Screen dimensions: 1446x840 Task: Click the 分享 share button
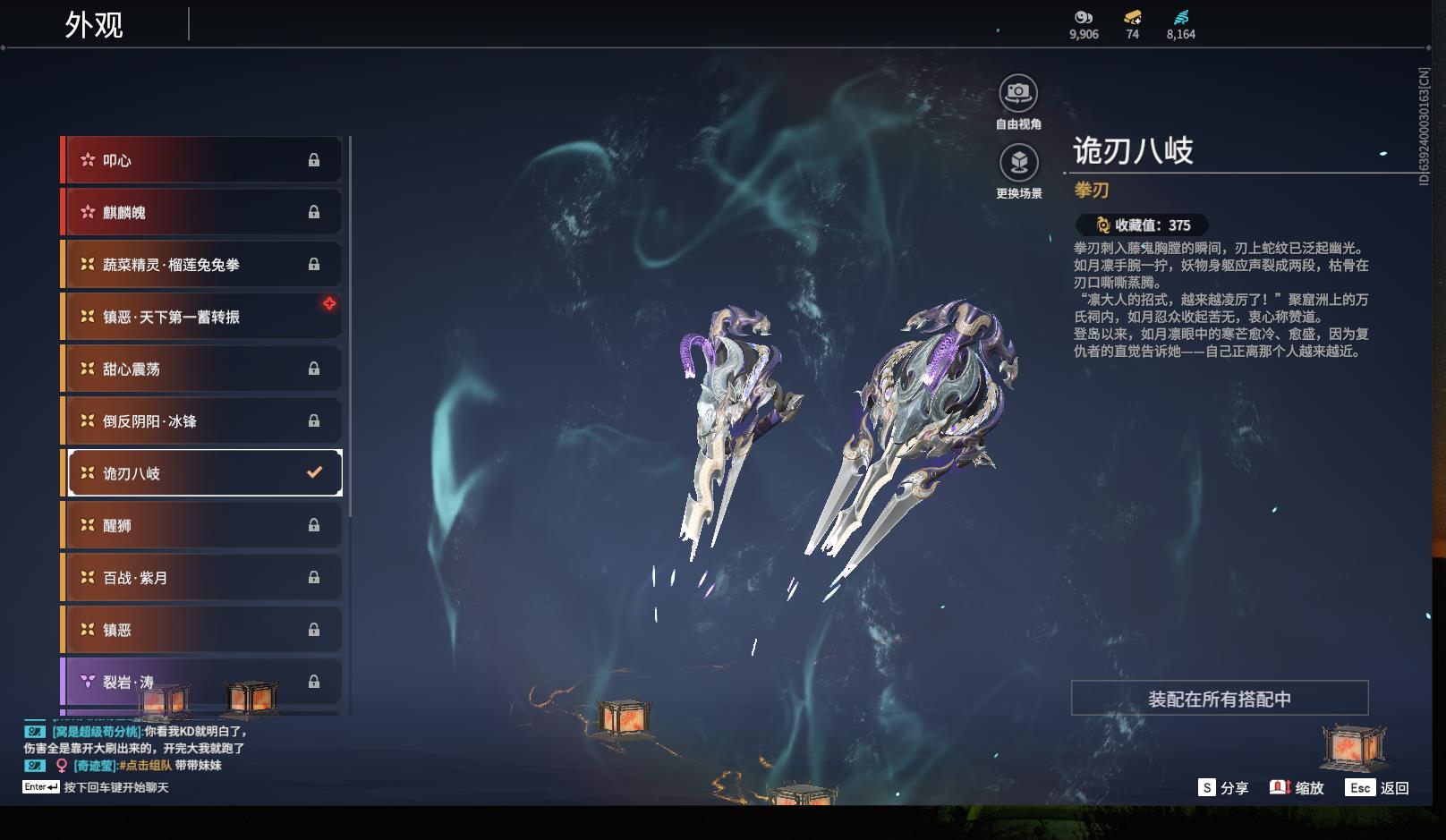pos(1223,788)
